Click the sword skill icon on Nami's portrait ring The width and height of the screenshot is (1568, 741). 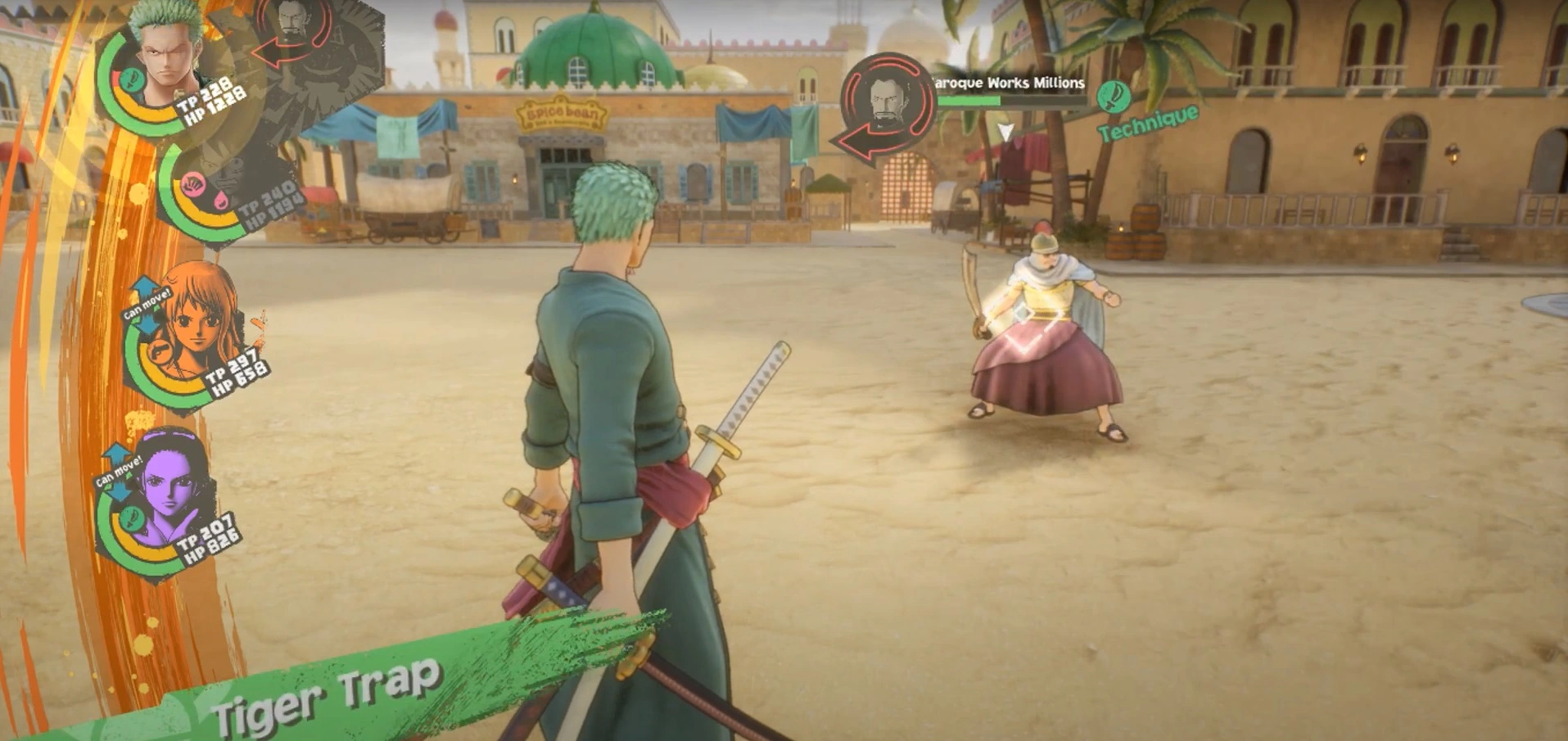(x=160, y=350)
